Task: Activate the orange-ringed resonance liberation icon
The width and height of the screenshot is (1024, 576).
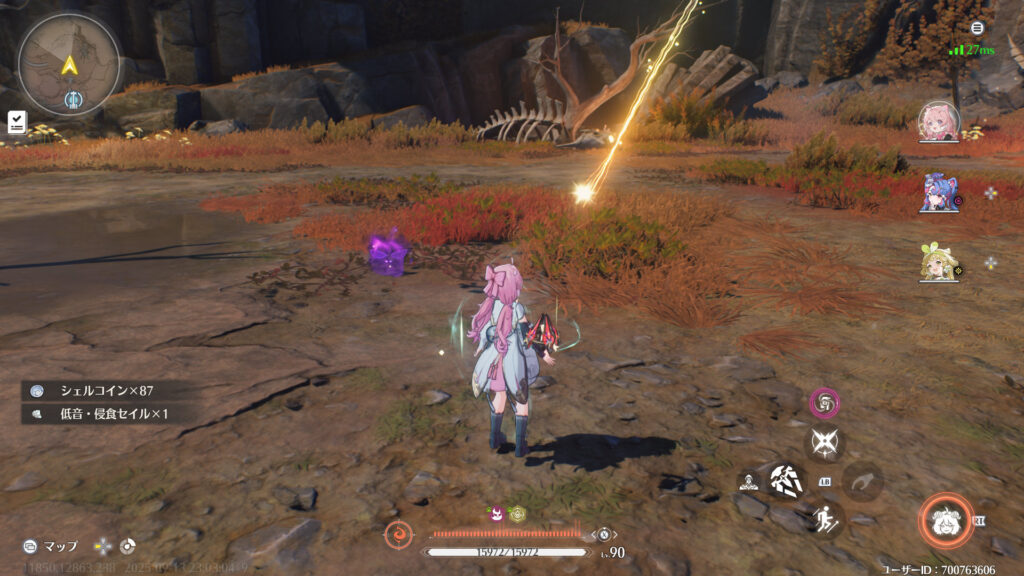Action: 945,521
